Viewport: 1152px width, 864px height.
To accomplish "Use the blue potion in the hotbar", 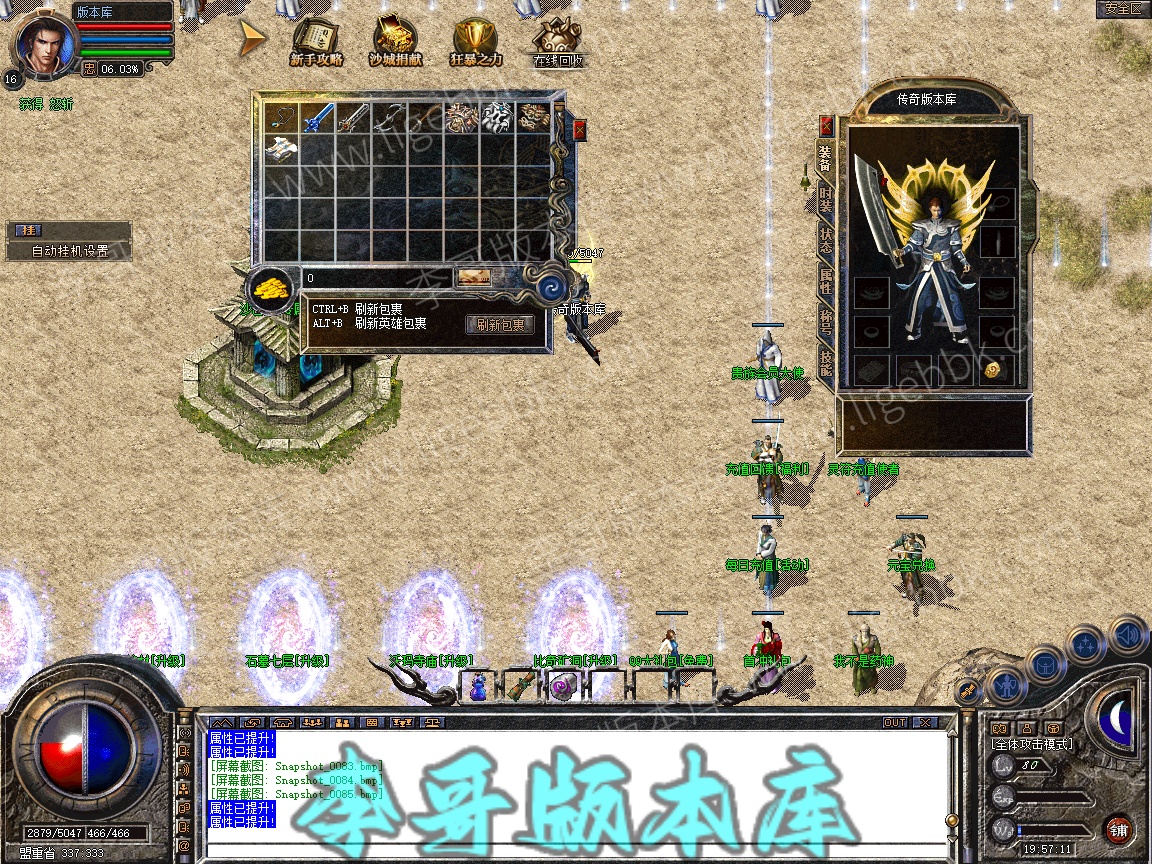I will pyautogui.click(x=478, y=686).
